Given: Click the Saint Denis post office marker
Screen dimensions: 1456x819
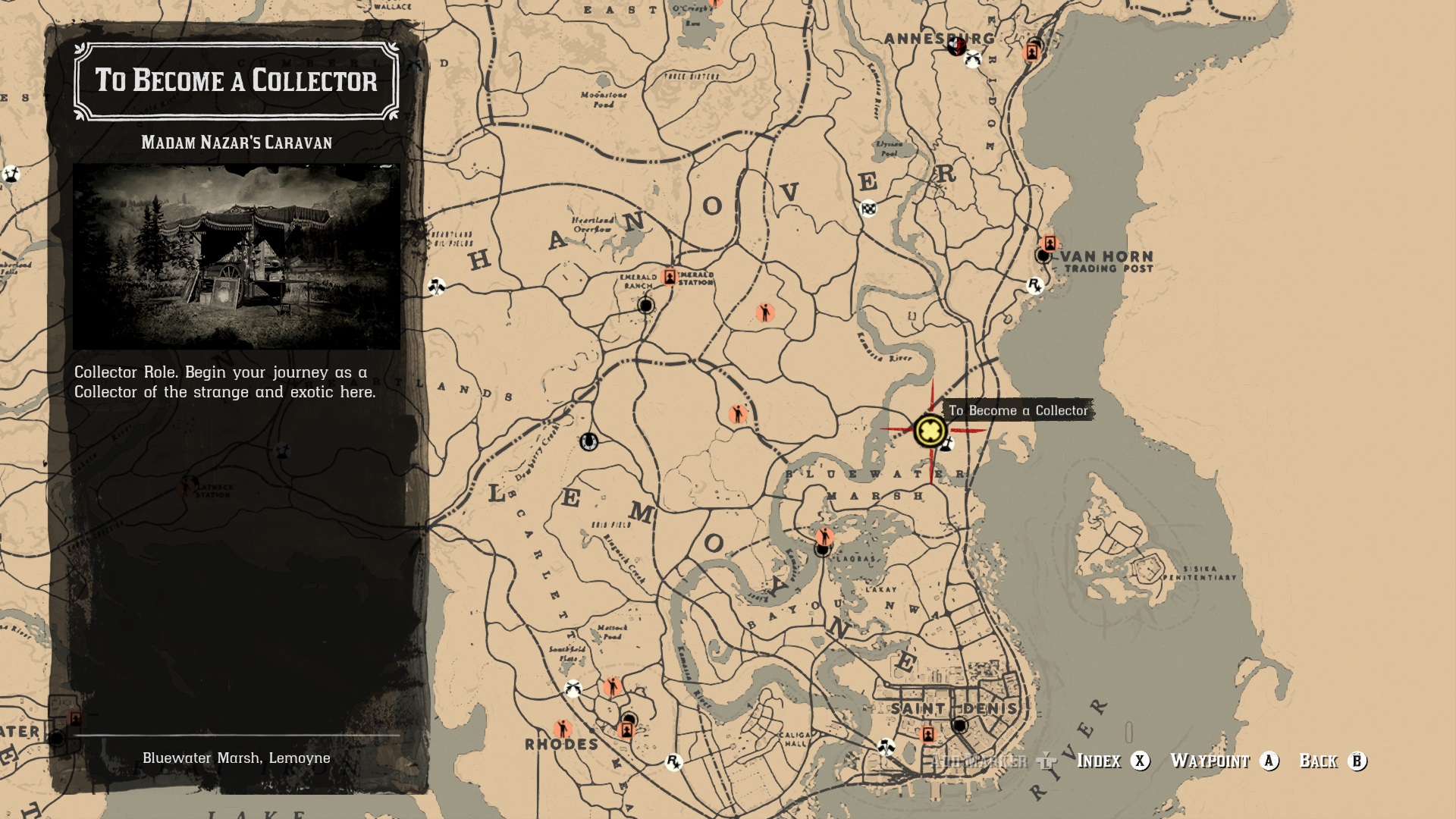Looking at the screenshot, I should coord(927,734).
